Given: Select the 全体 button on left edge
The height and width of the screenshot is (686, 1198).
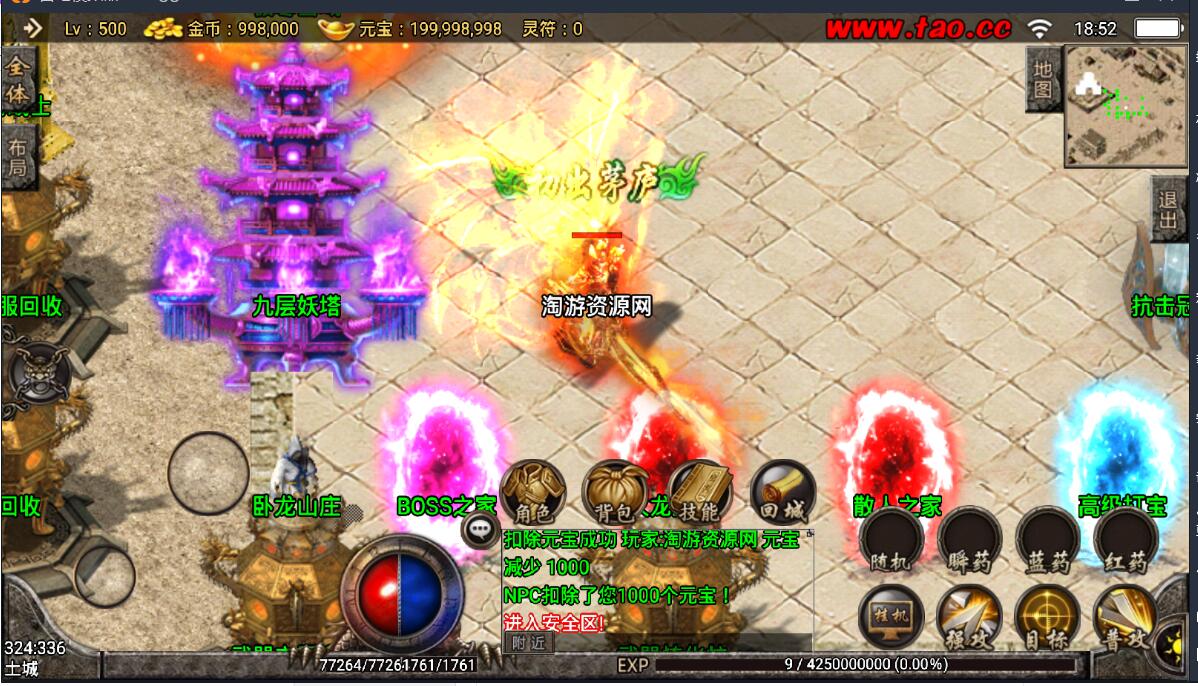Looking at the screenshot, I should click(x=18, y=80).
